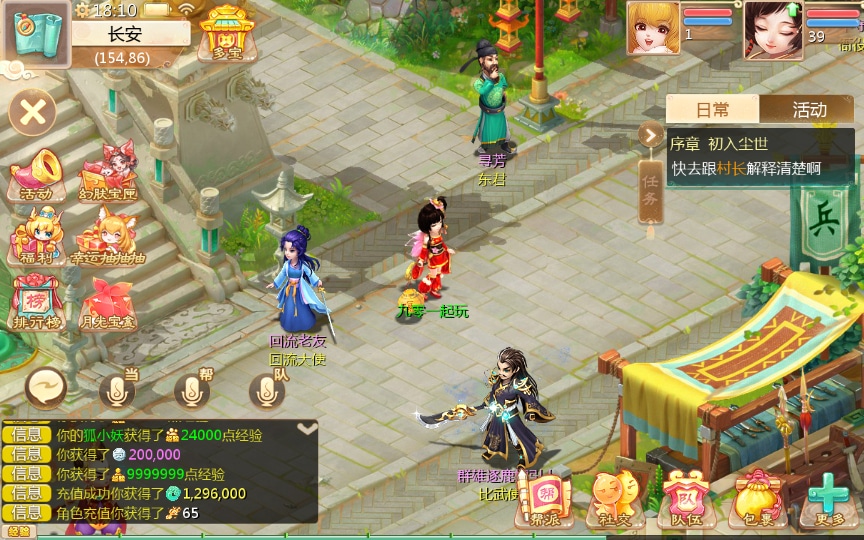Viewport: 864px width, 540px height.
Task: Collapse the quest tracker with the arrow
Action: pyautogui.click(x=651, y=135)
